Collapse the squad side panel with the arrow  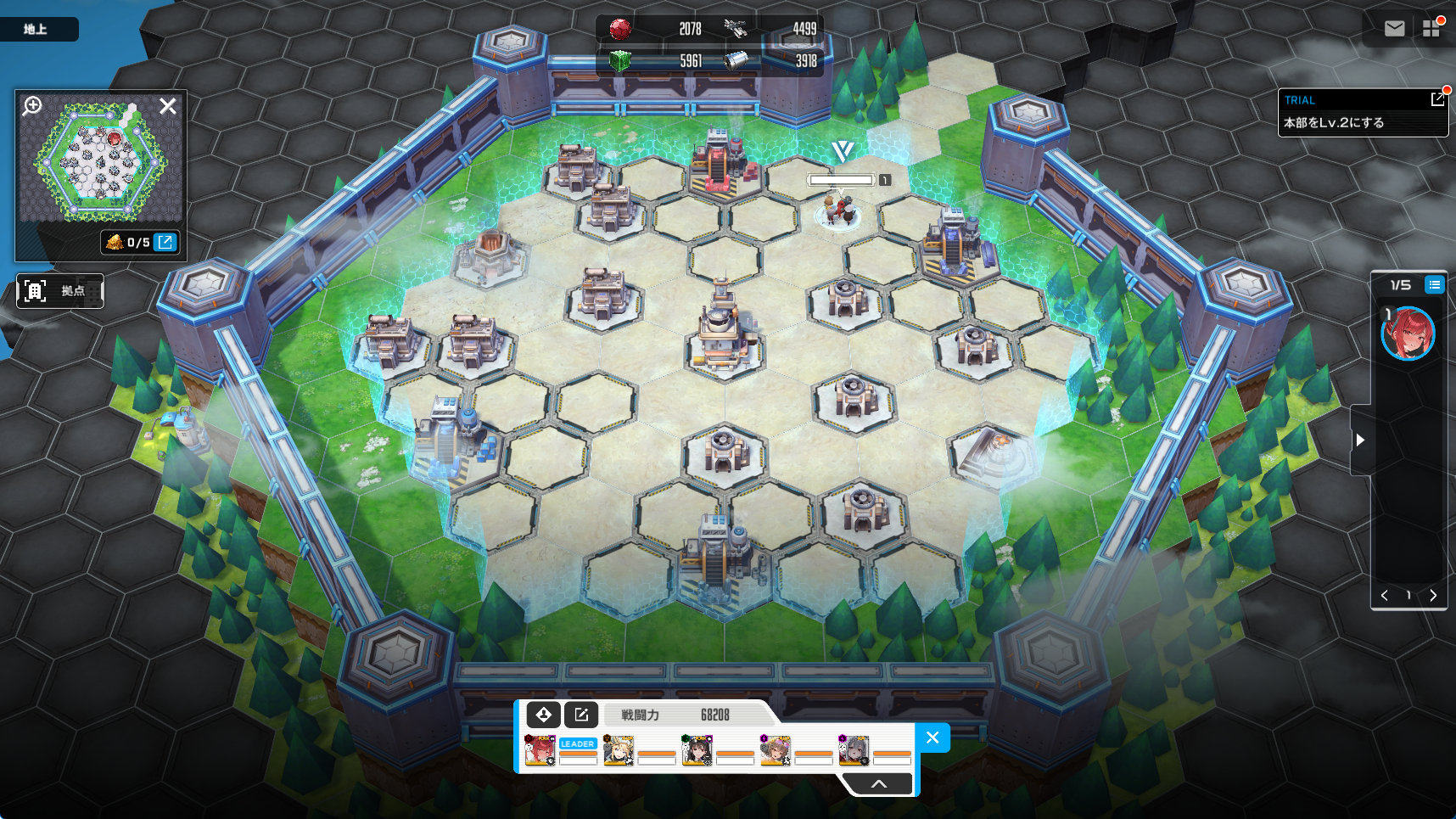tap(1360, 440)
